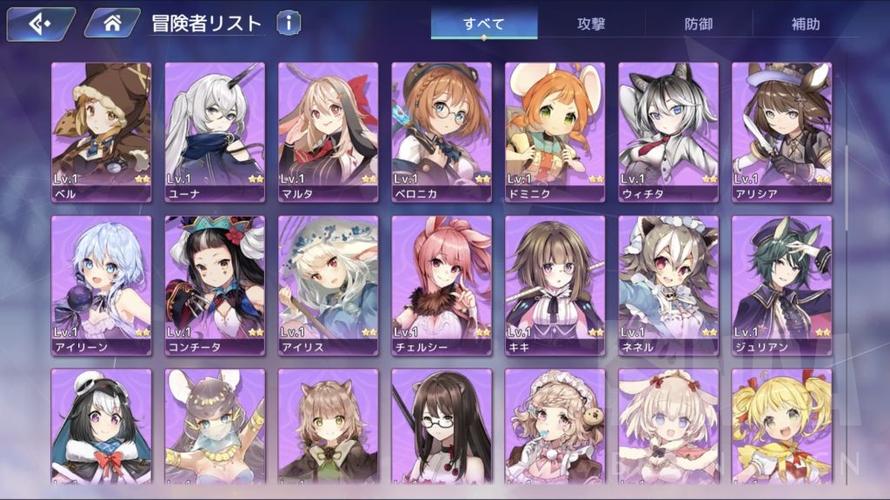Switch to the 攻撃 tab
890x500 pixels.
(591, 24)
